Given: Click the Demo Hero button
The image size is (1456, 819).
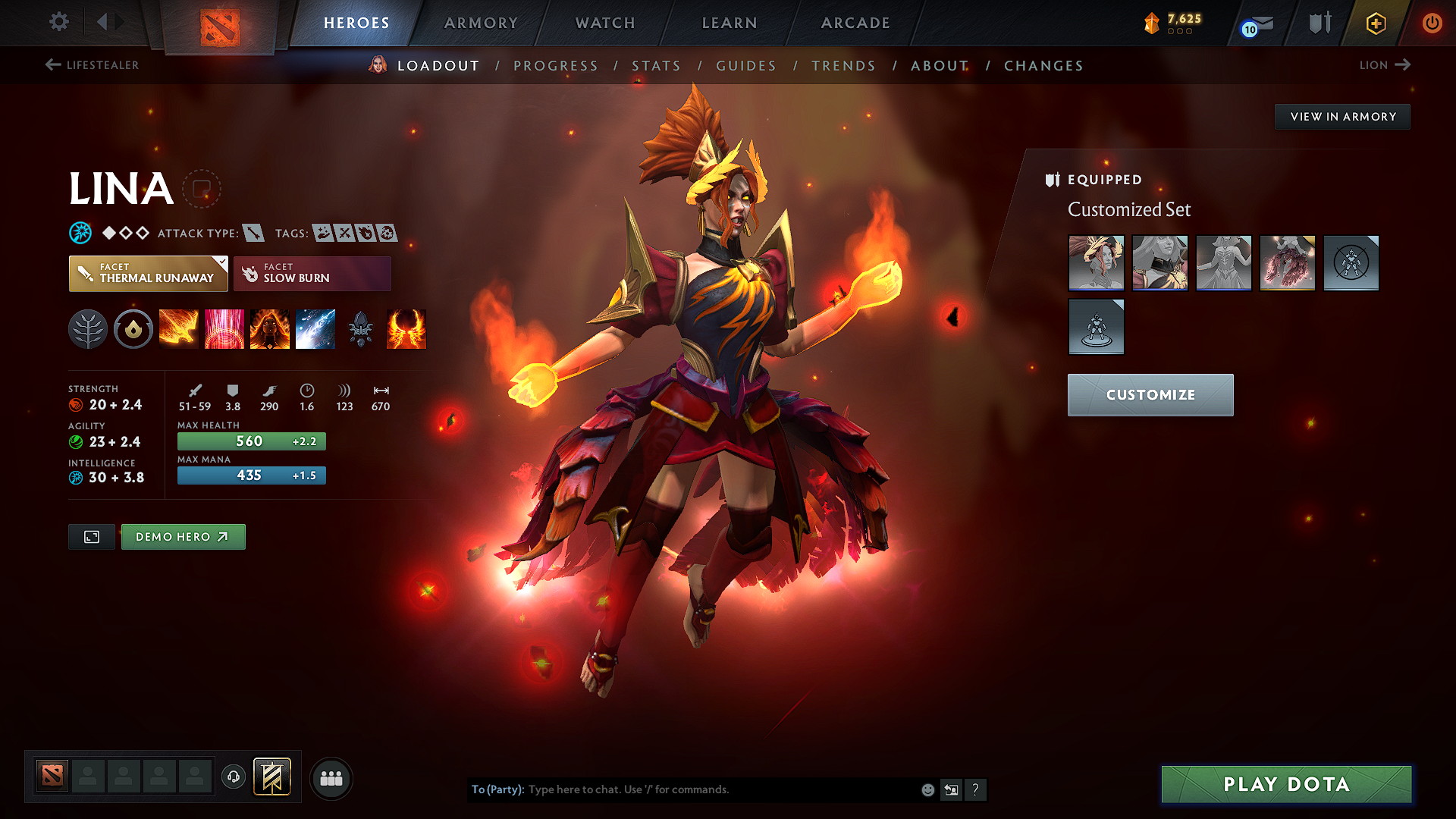Looking at the screenshot, I should [x=183, y=537].
